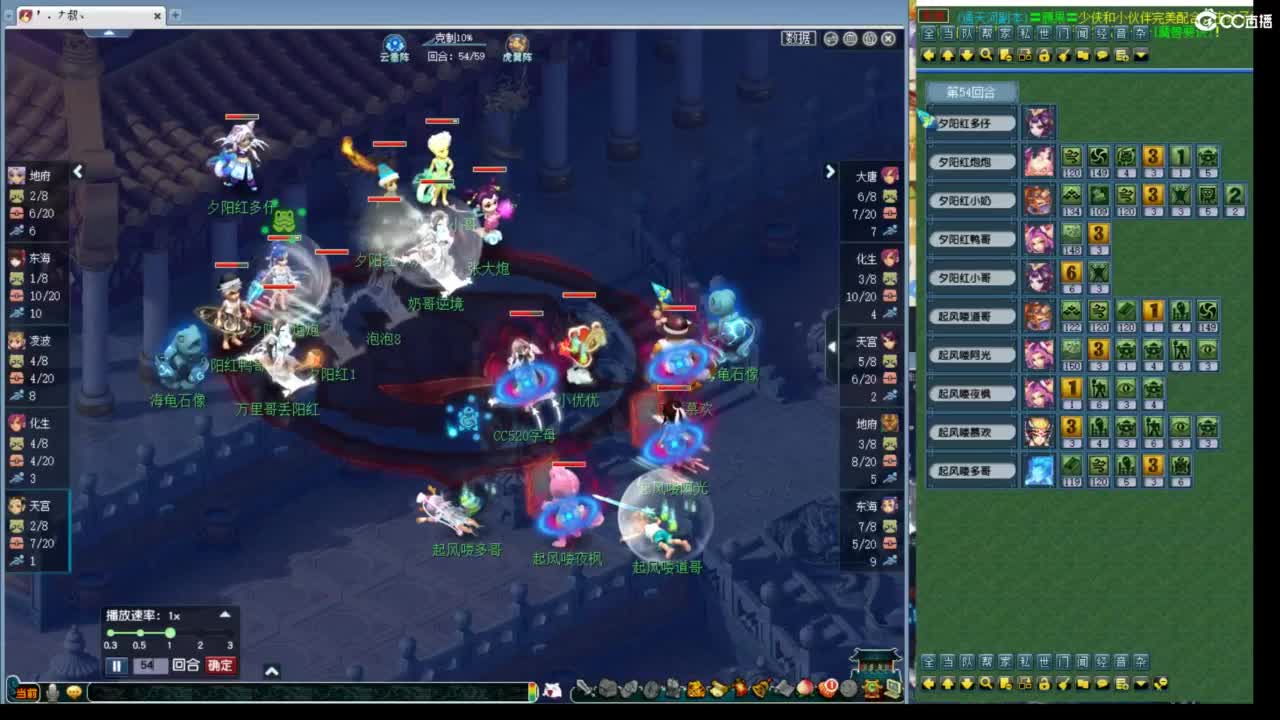The width and height of the screenshot is (1280, 720).
Task: Pause the battle replay playback
Action: pos(116,666)
